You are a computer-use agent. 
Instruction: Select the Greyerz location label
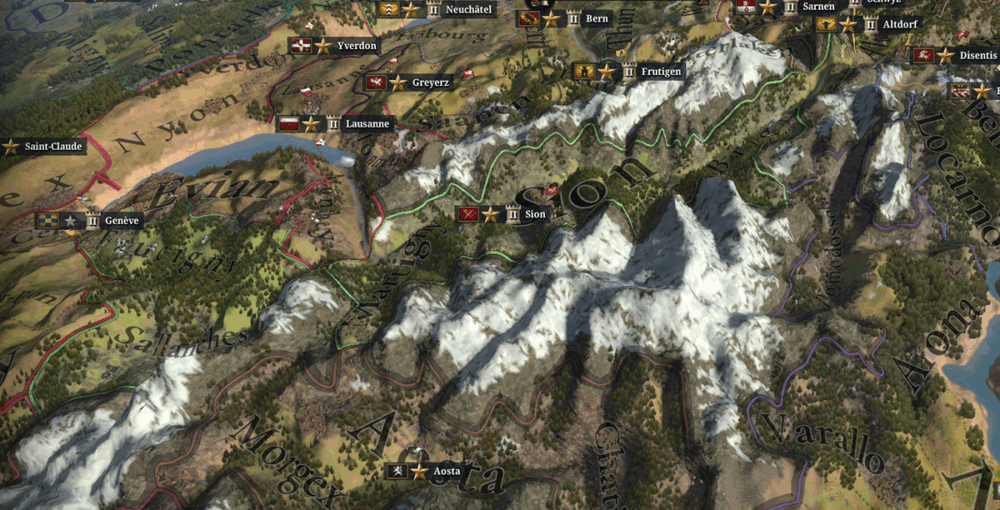tap(430, 82)
